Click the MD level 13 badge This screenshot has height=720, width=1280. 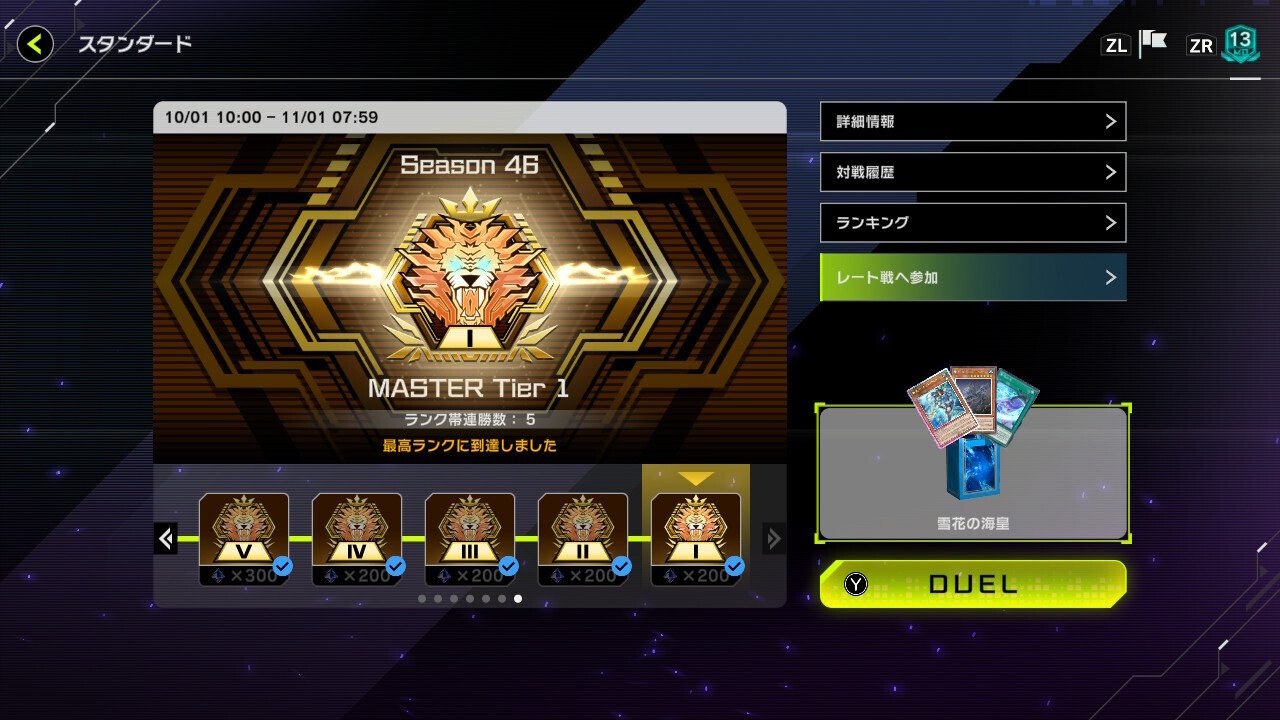tap(1240, 43)
